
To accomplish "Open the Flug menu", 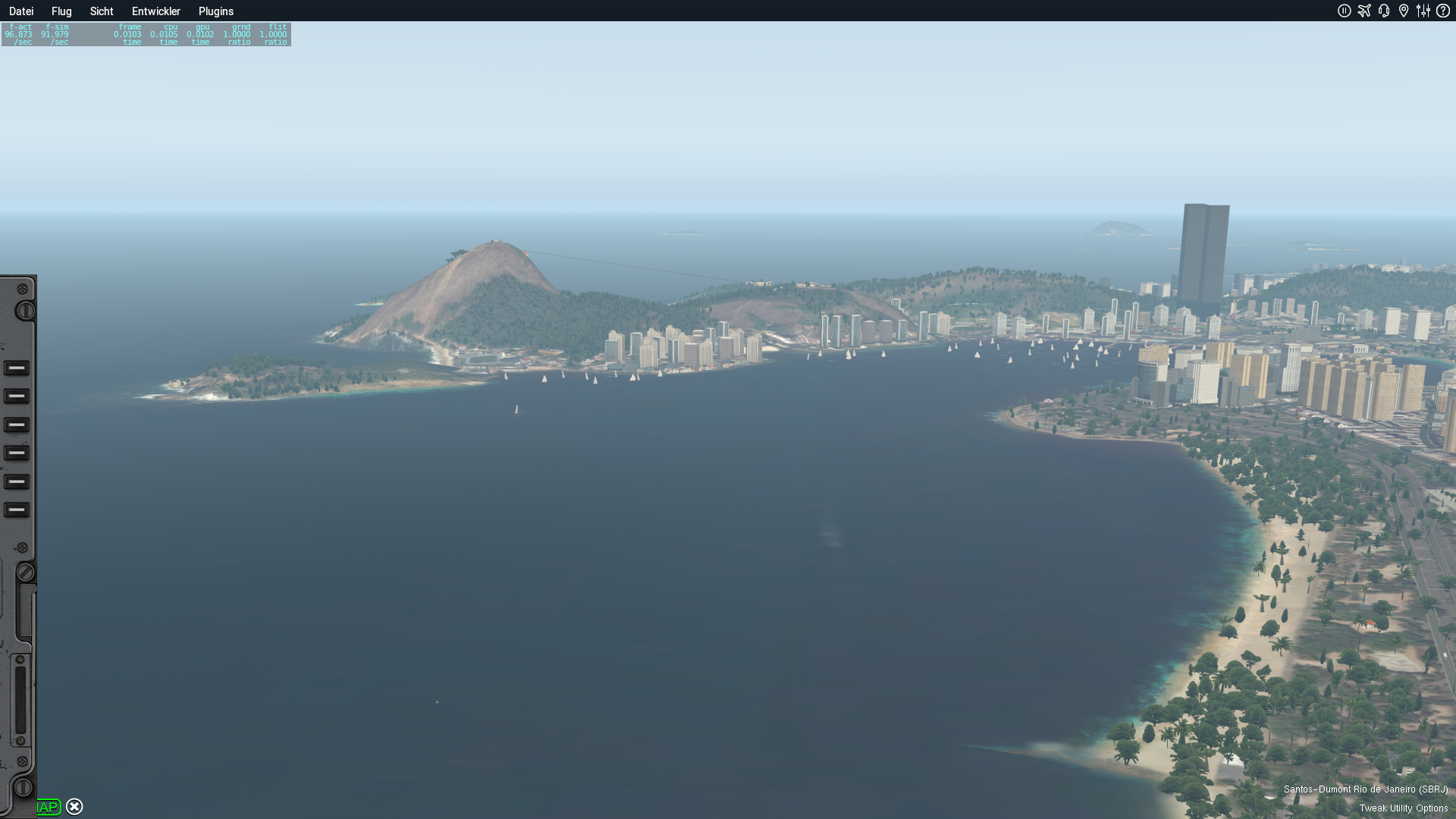I will 61,11.
